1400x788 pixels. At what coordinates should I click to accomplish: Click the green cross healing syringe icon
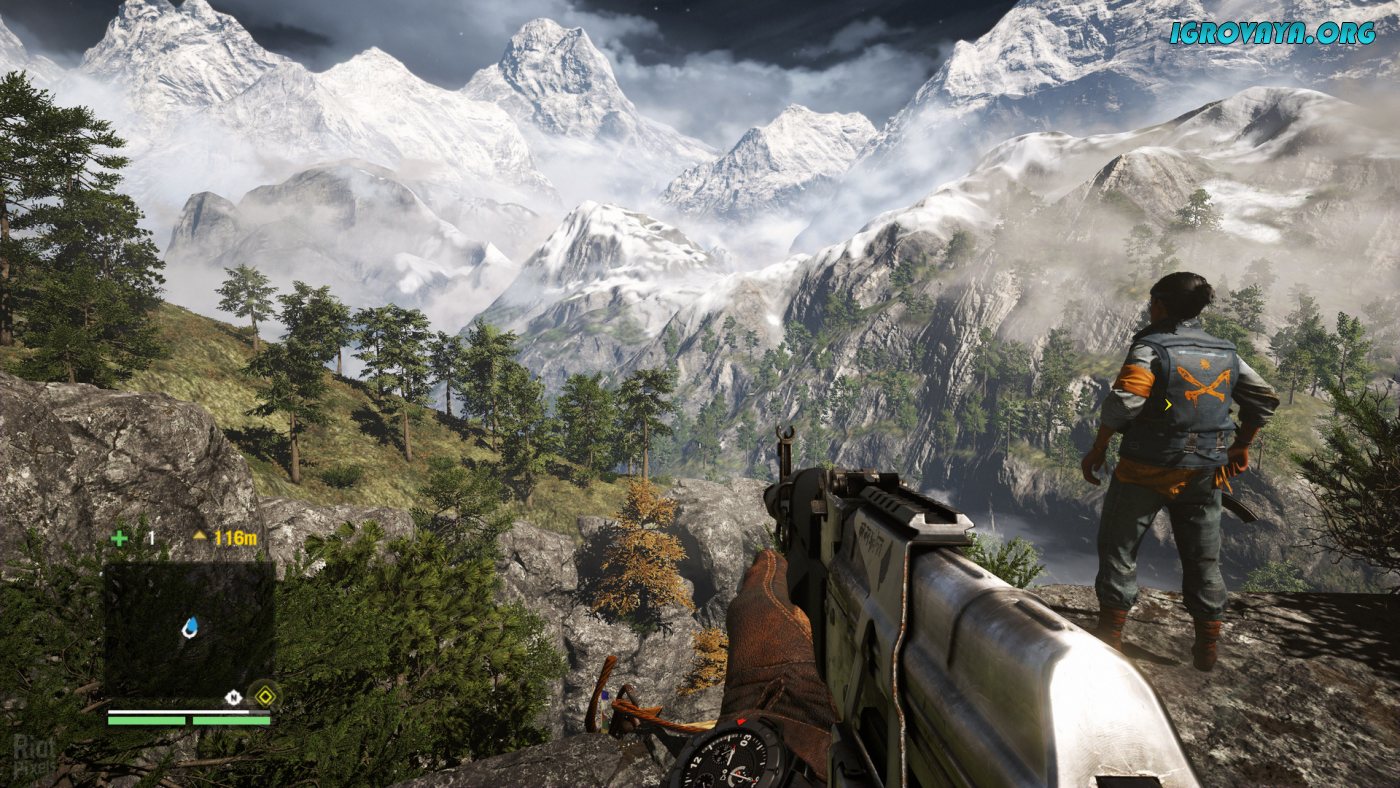(119, 538)
